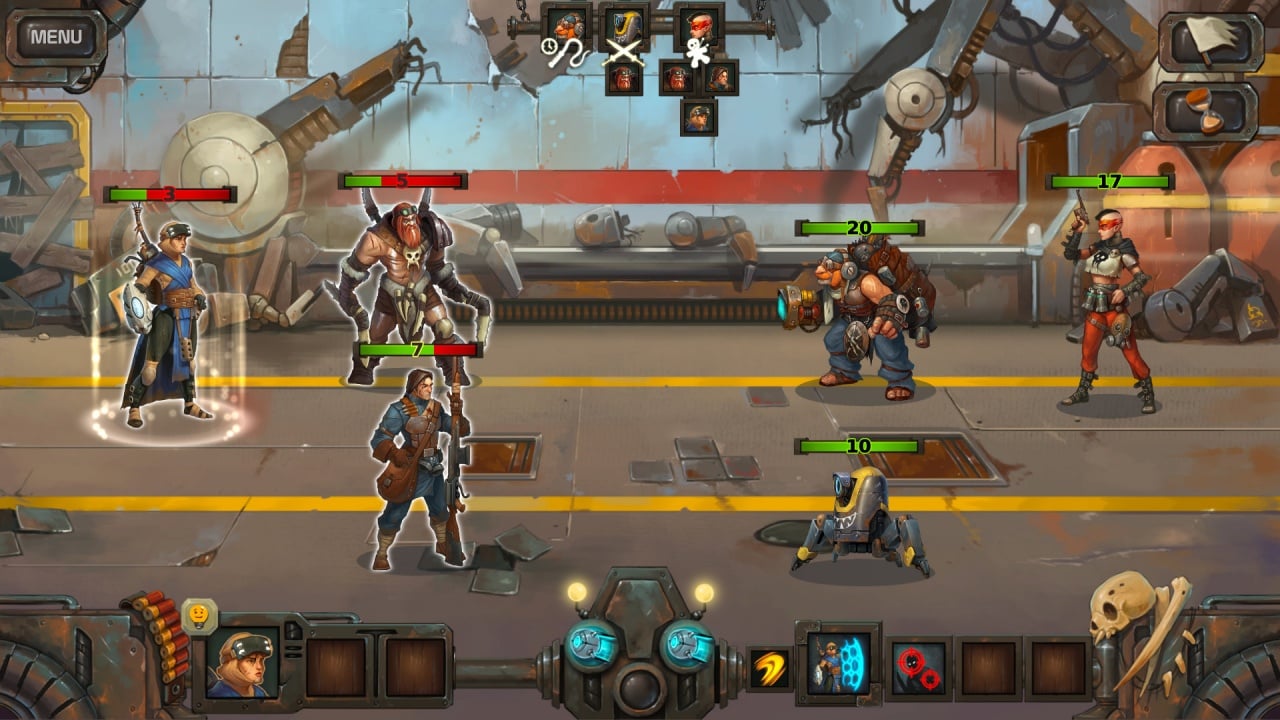1280x720 pixels.
Task: Select orange-bearded brute portrait with whip icon
Action: click(567, 28)
